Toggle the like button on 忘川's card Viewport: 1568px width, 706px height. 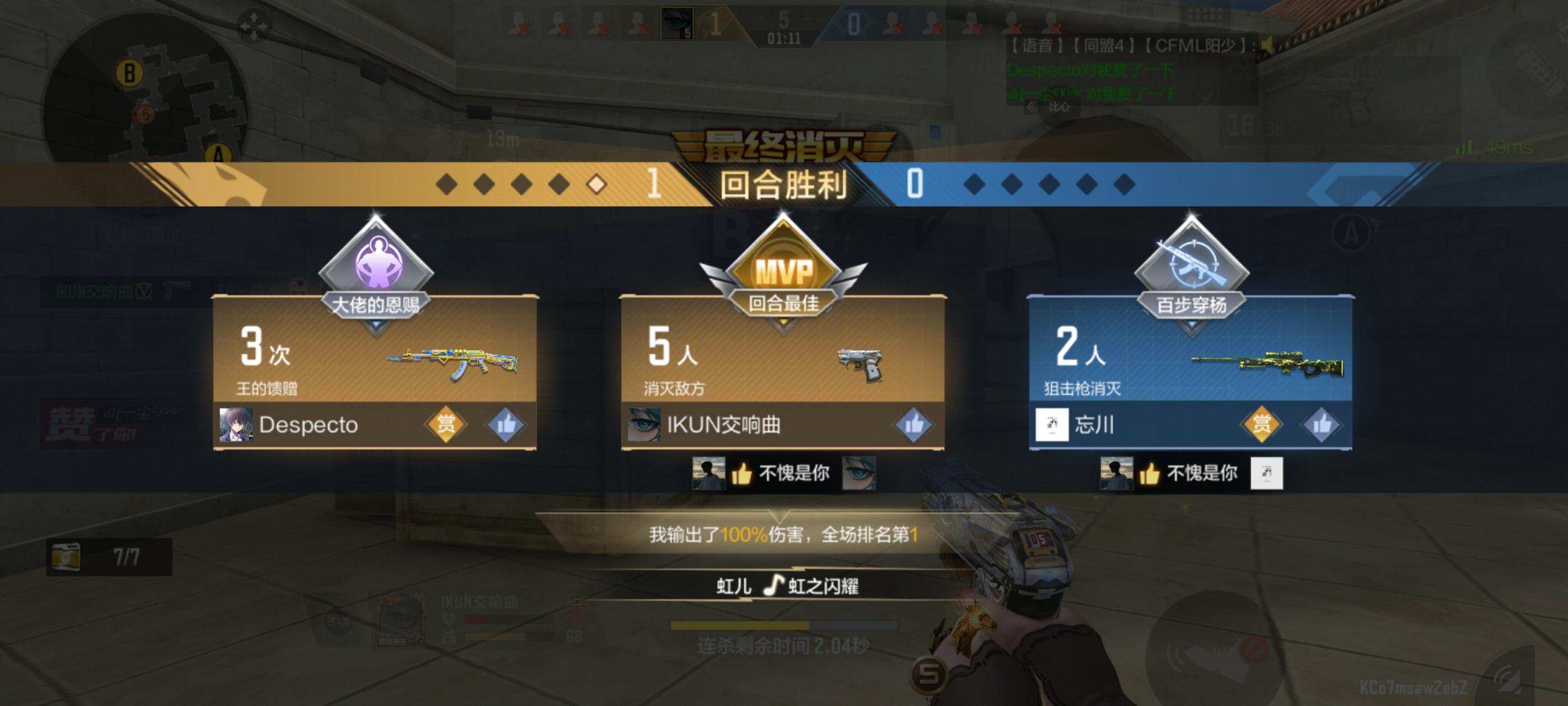point(1324,426)
